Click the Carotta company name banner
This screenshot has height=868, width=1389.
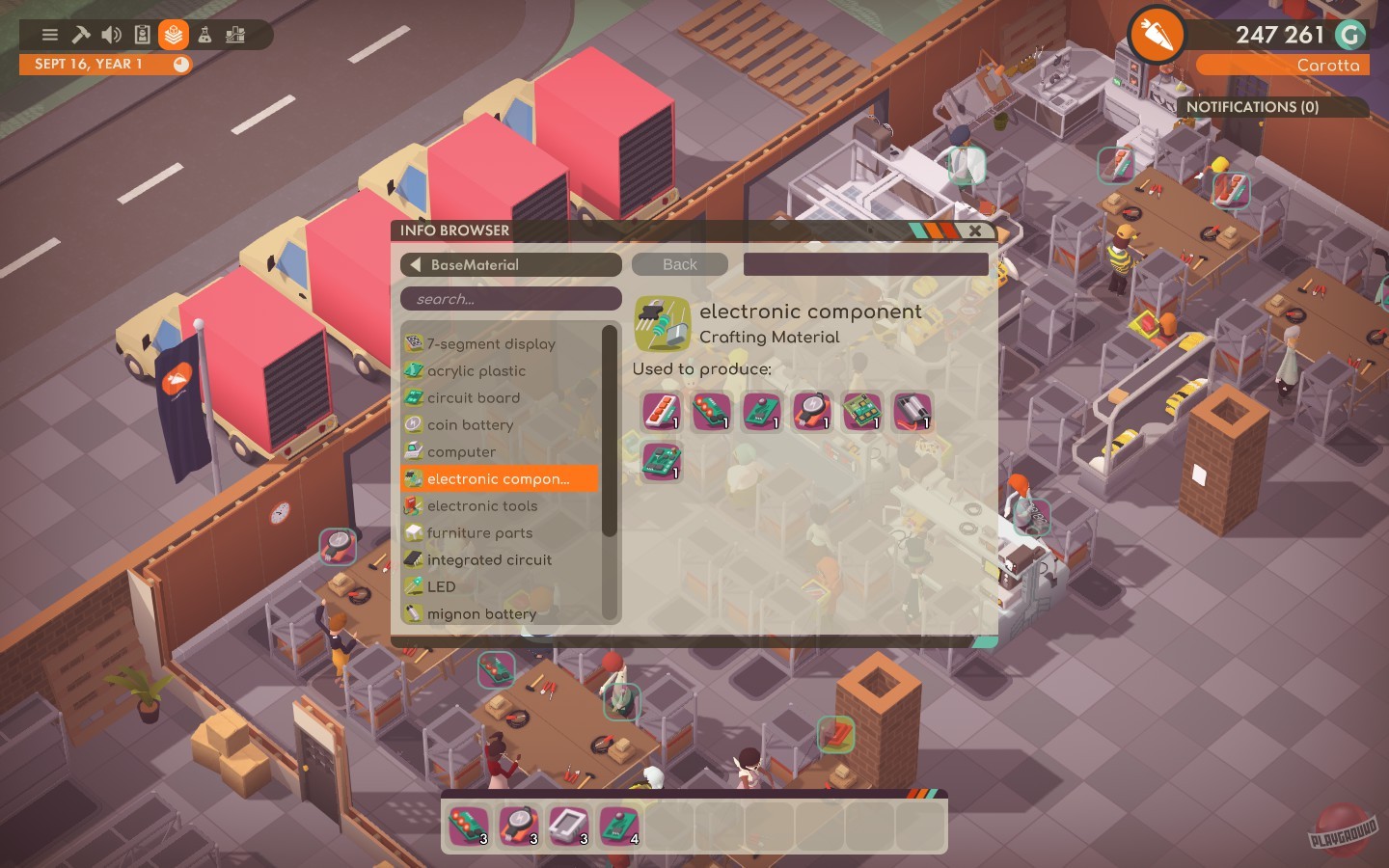1283,66
